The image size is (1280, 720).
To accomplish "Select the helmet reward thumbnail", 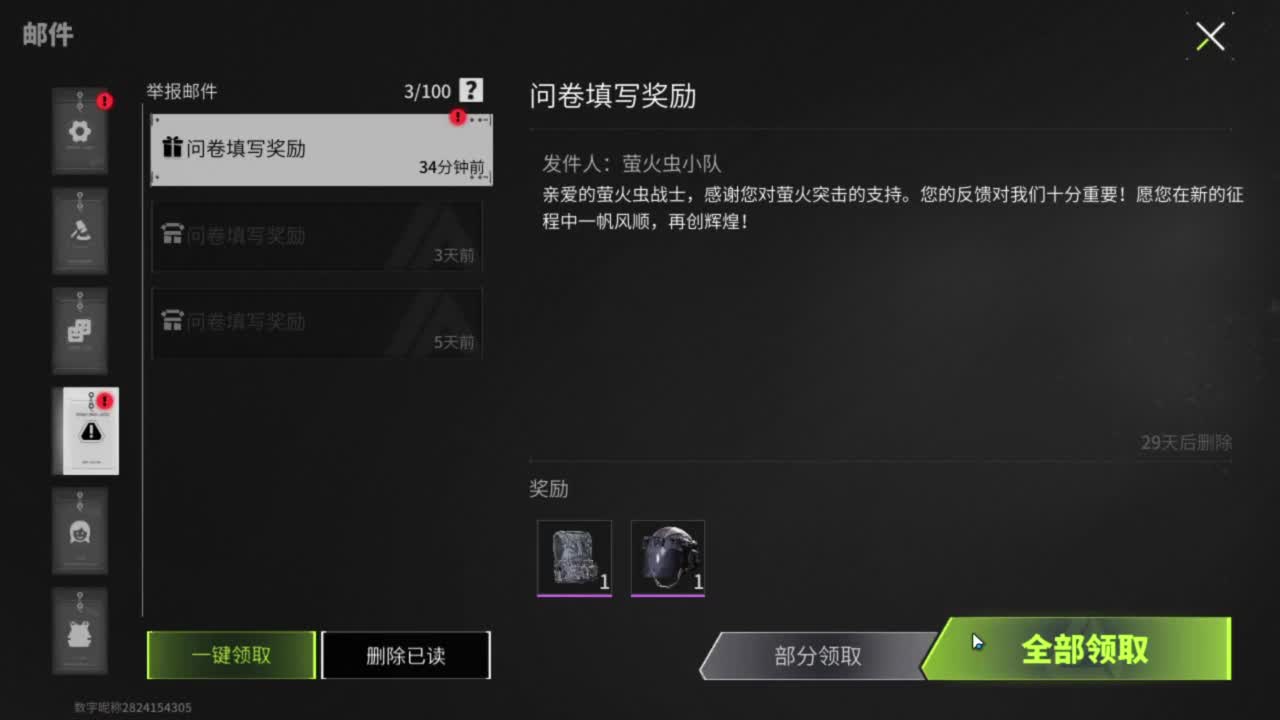I will (667, 558).
